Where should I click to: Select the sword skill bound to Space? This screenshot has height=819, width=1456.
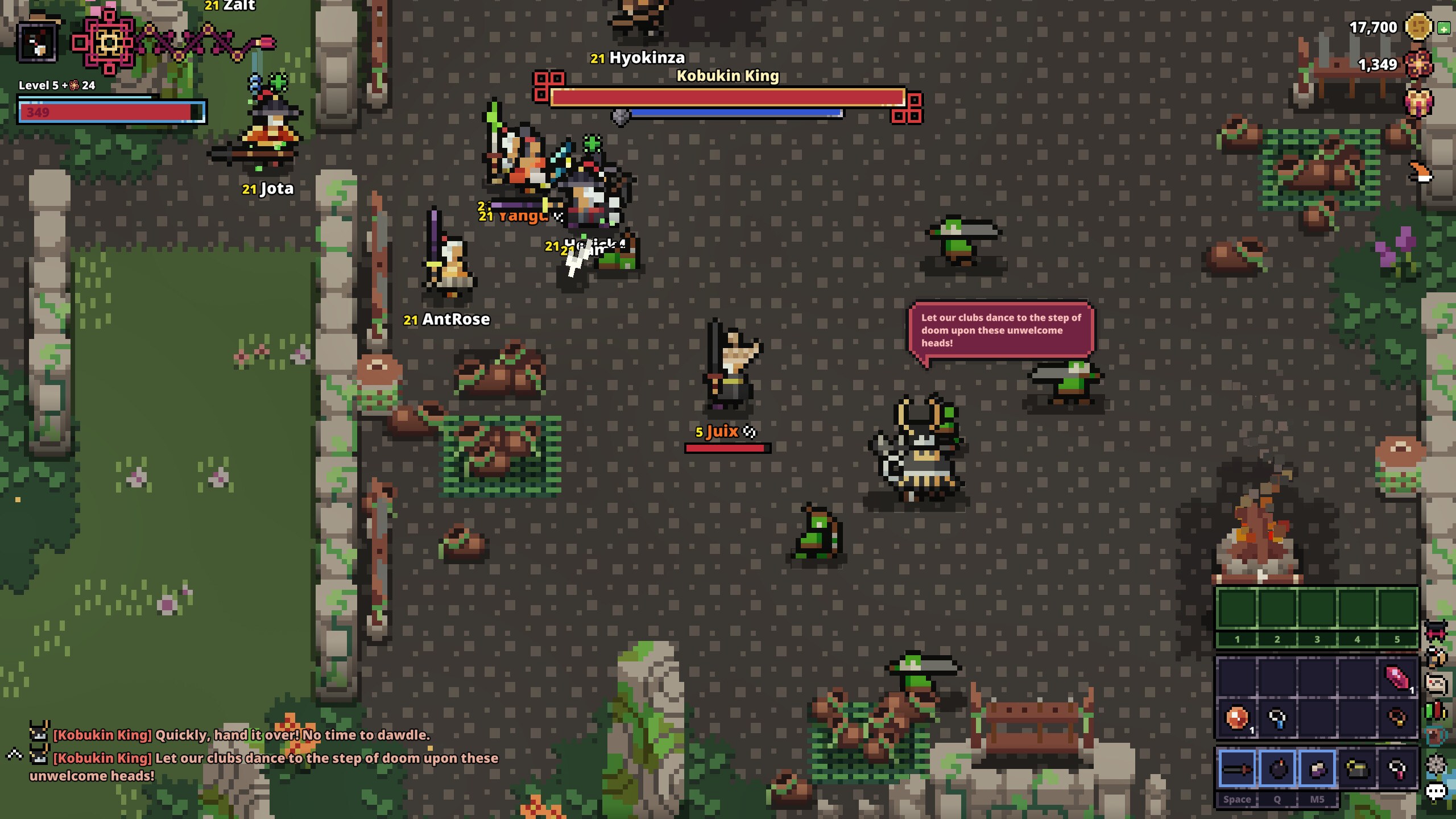[1237, 771]
